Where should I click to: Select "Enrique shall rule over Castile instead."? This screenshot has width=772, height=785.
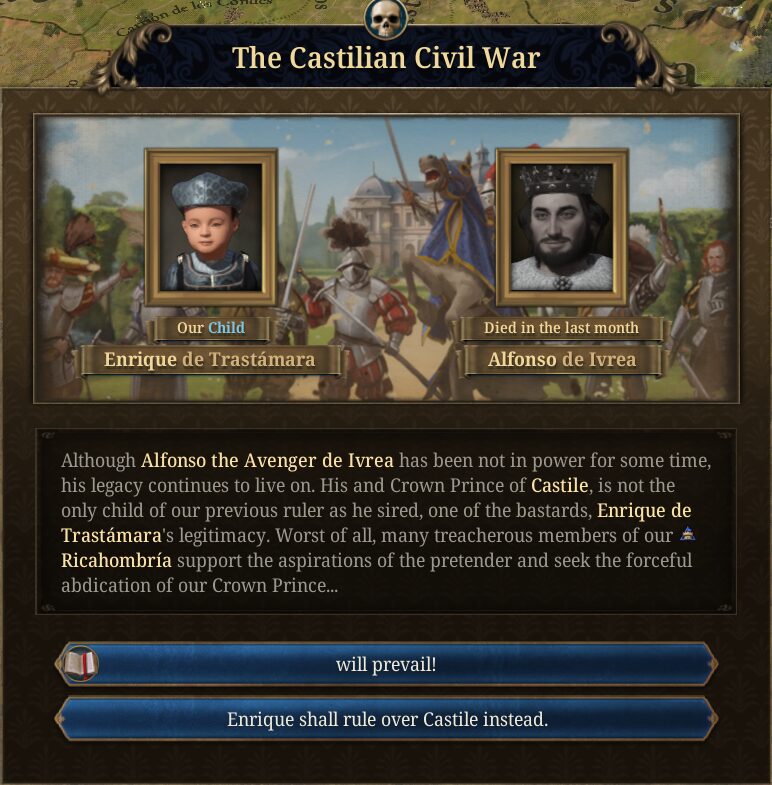386,718
